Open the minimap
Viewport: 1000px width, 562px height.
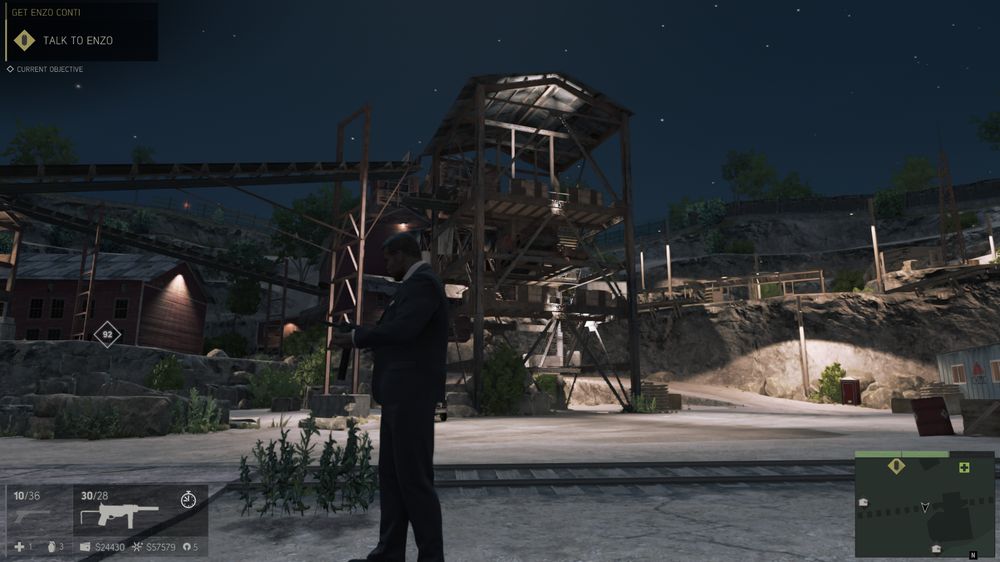click(x=924, y=505)
